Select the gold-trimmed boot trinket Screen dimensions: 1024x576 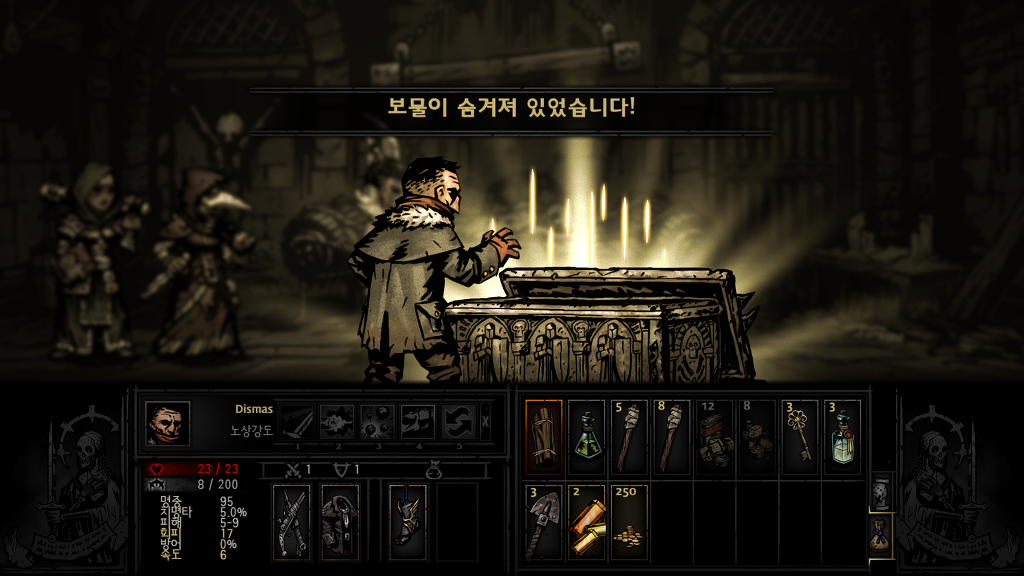click(x=407, y=521)
